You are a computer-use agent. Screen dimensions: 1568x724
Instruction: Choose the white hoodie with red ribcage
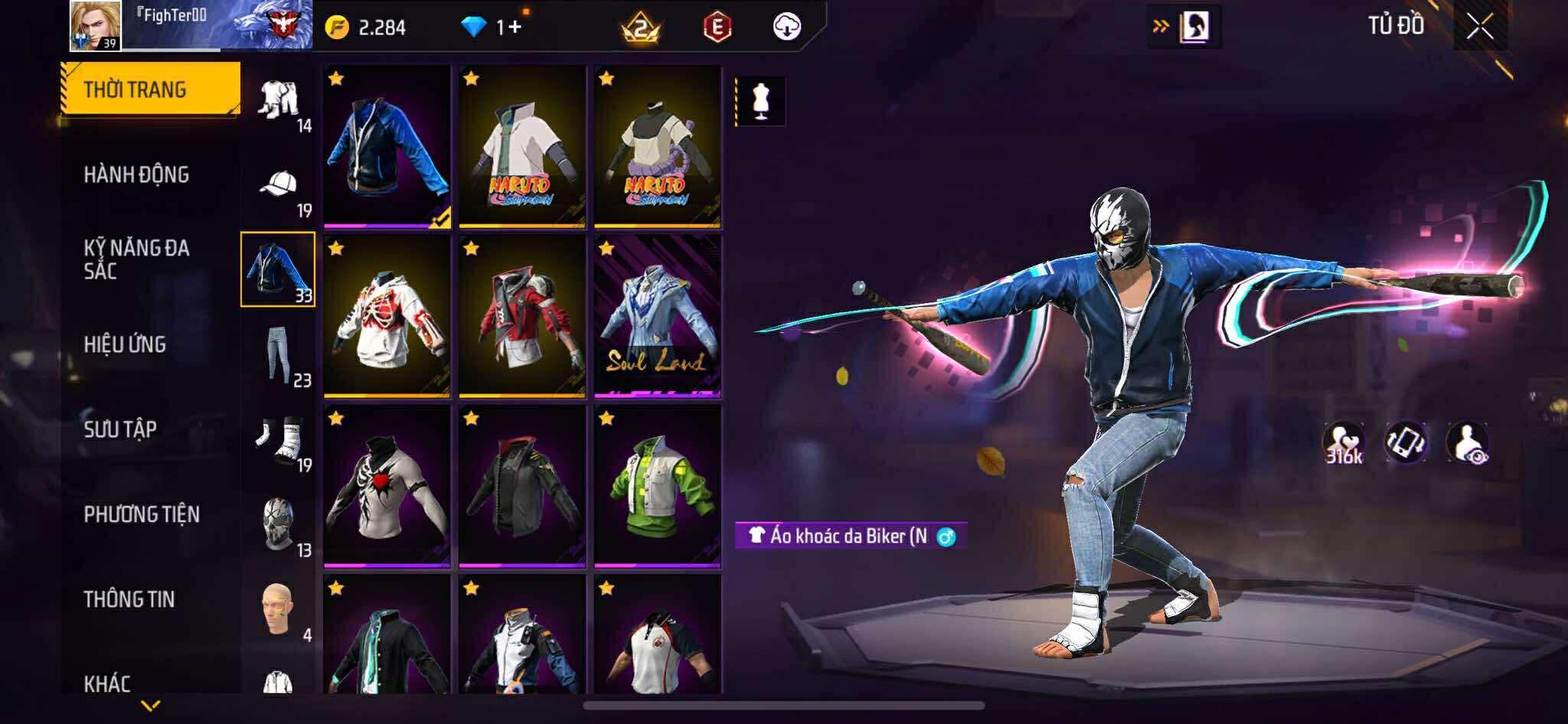[x=387, y=317]
